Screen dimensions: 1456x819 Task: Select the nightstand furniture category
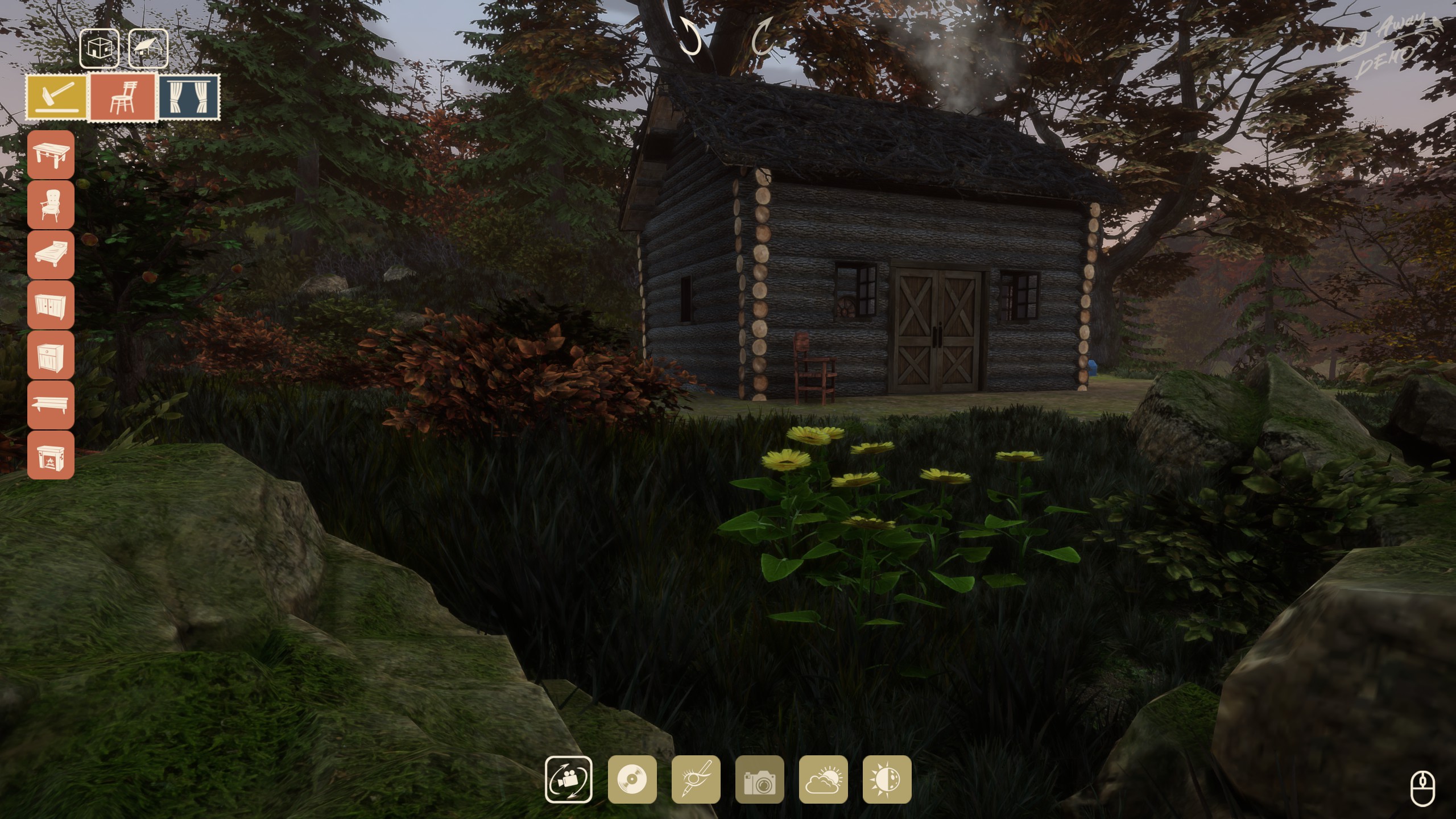tap(51, 354)
